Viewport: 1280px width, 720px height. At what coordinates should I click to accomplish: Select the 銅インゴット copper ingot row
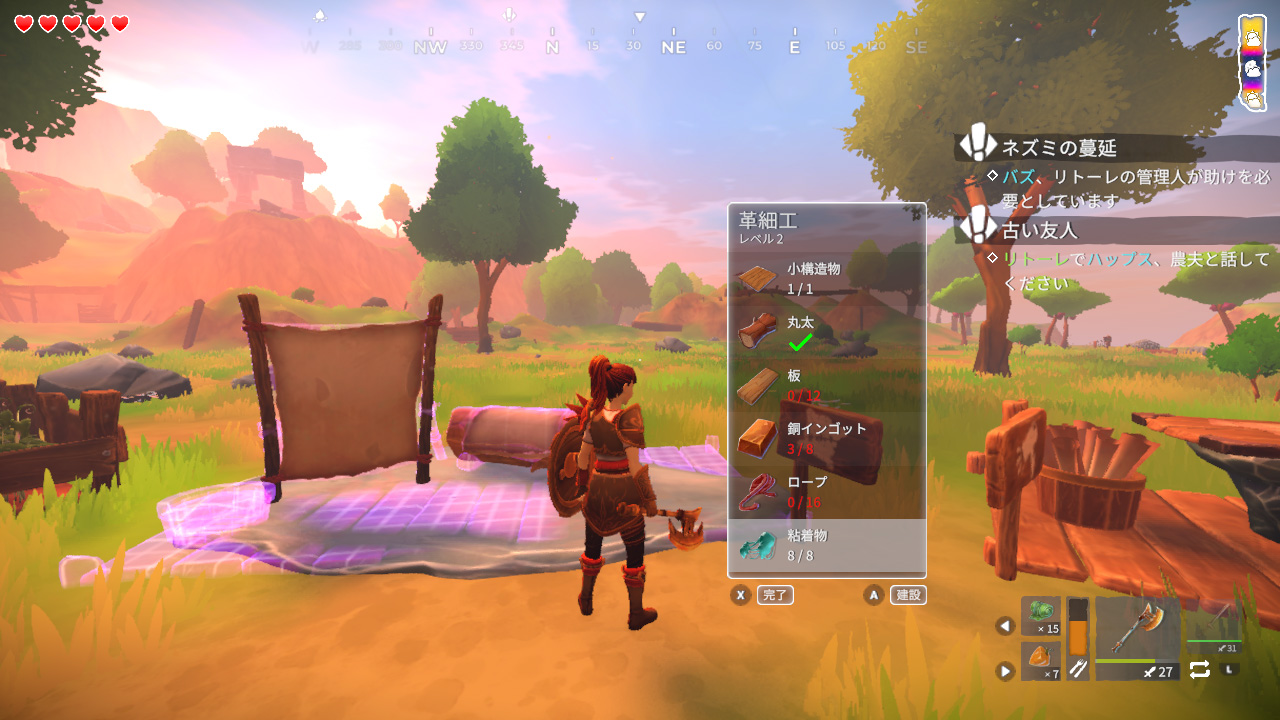[826, 438]
